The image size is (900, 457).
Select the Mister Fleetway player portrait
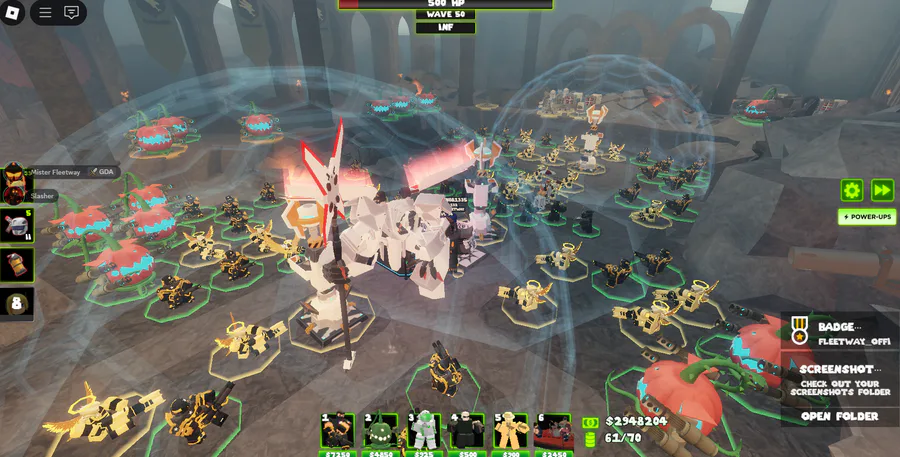pos(15,173)
